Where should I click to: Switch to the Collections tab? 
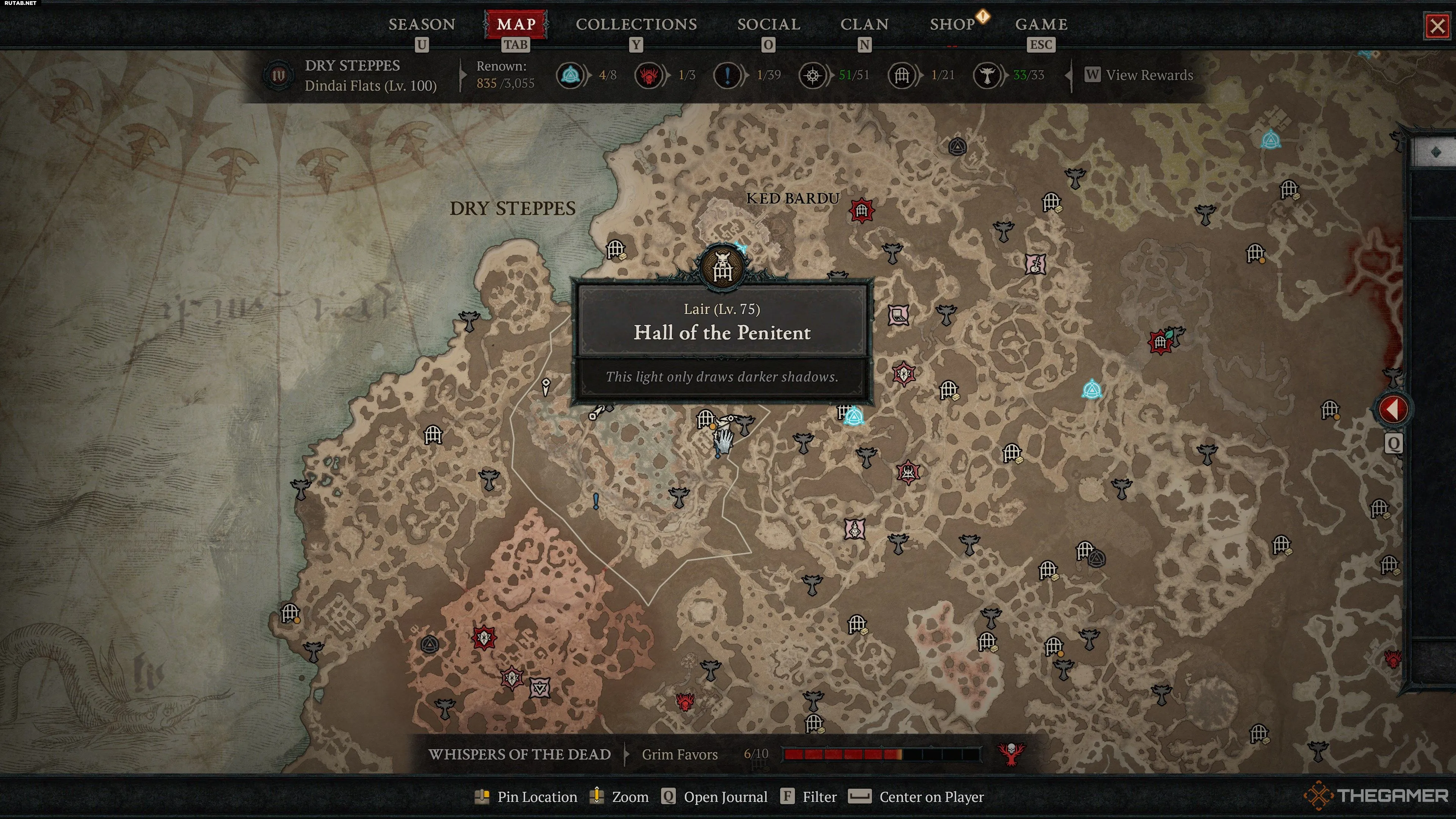636,24
